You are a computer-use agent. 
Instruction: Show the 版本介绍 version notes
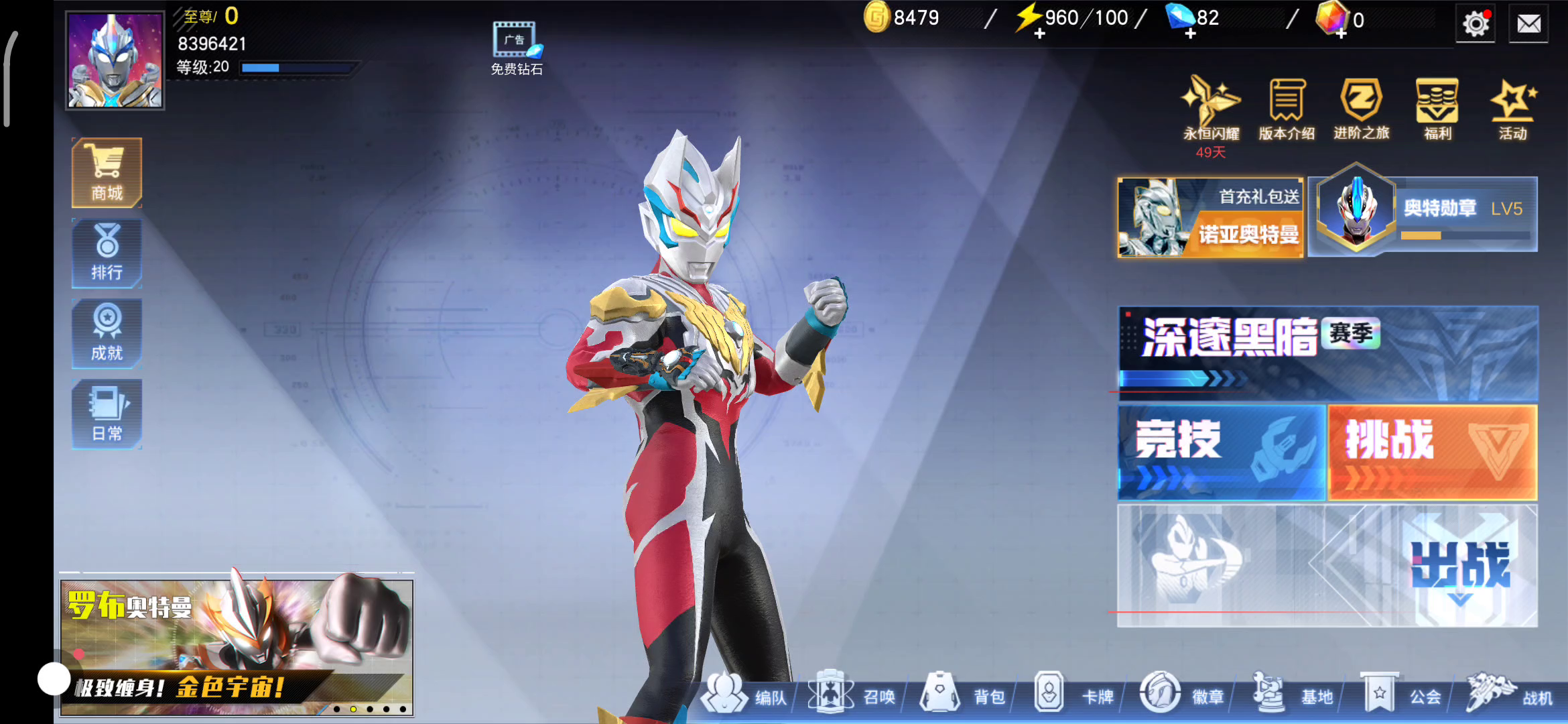1287,107
